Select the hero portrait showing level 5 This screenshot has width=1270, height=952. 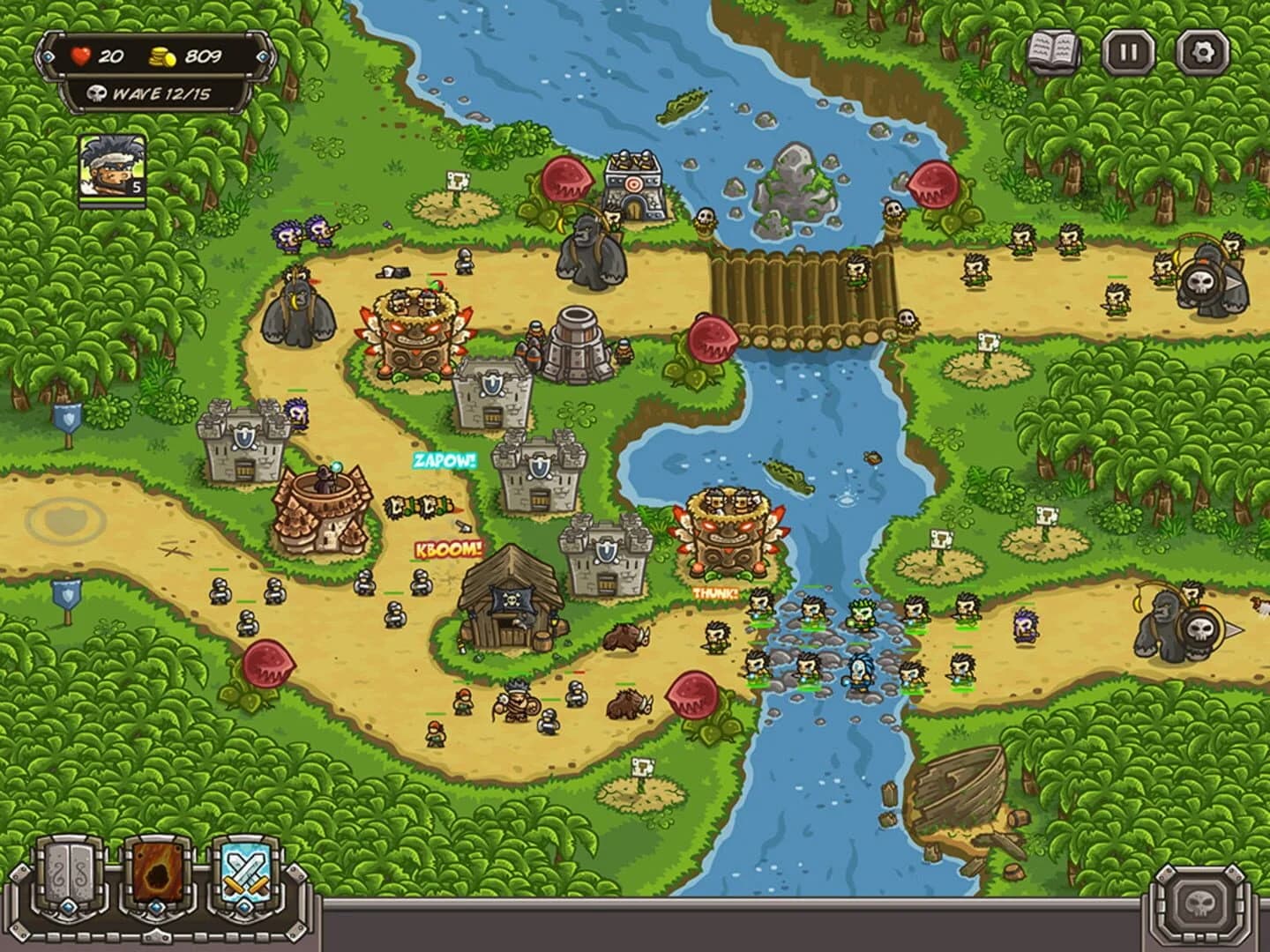[108, 167]
